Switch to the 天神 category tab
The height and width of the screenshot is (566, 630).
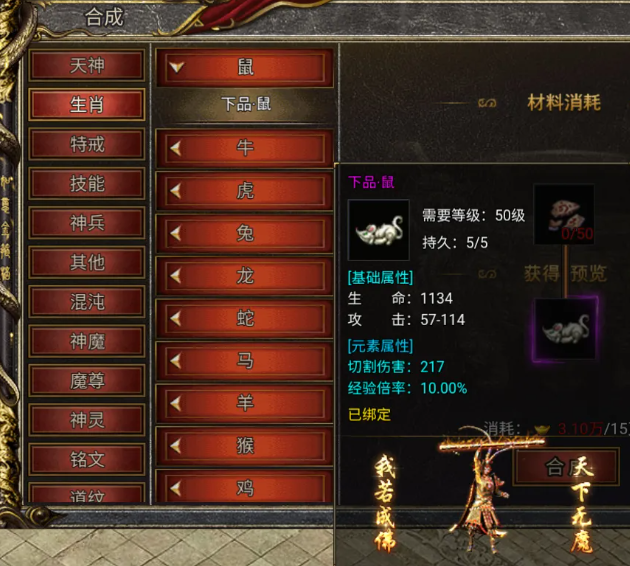click(87, 66)
